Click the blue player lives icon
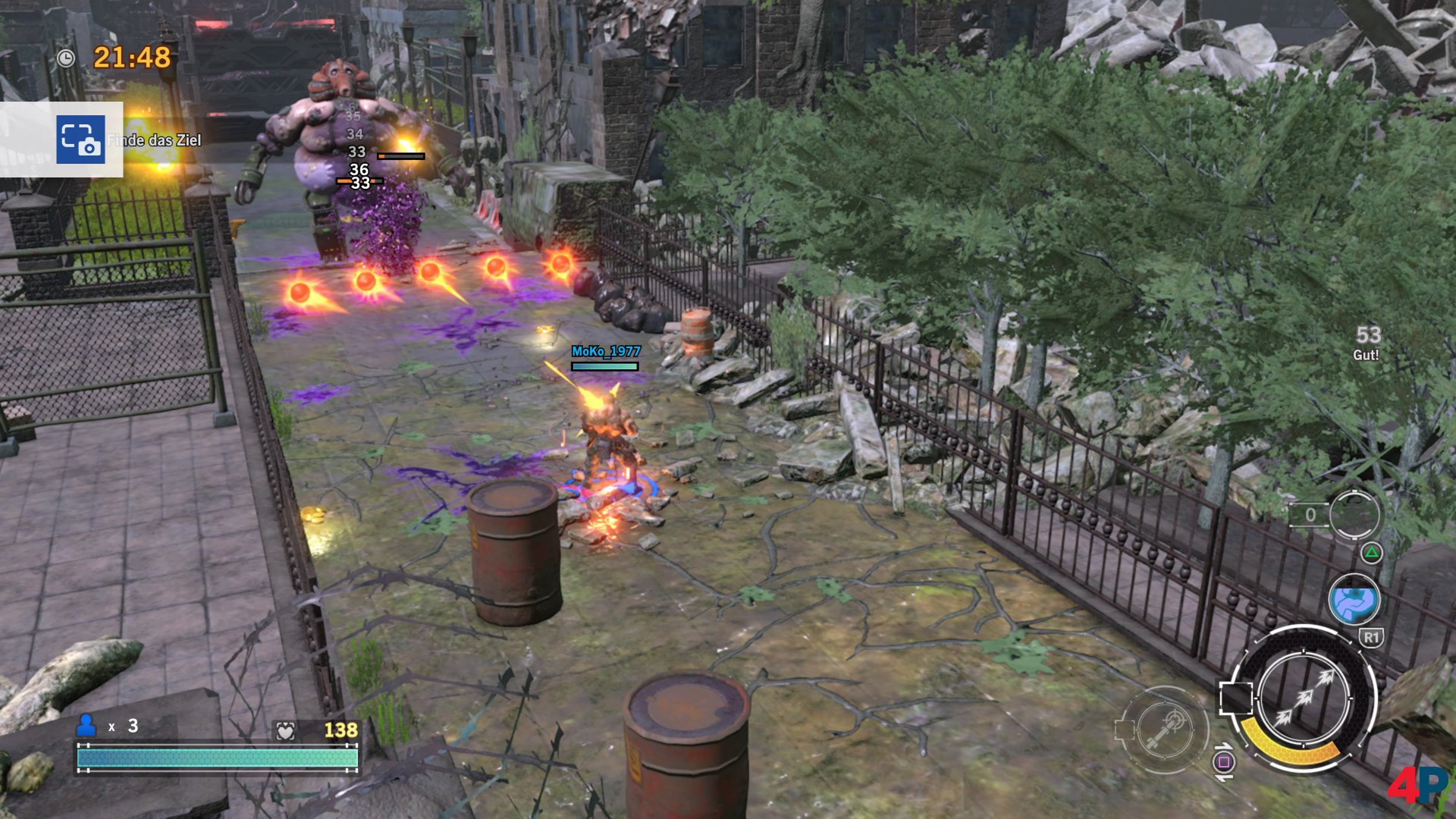The width and height of the screenshot is (1456, 819). click(x=86, y=726)
